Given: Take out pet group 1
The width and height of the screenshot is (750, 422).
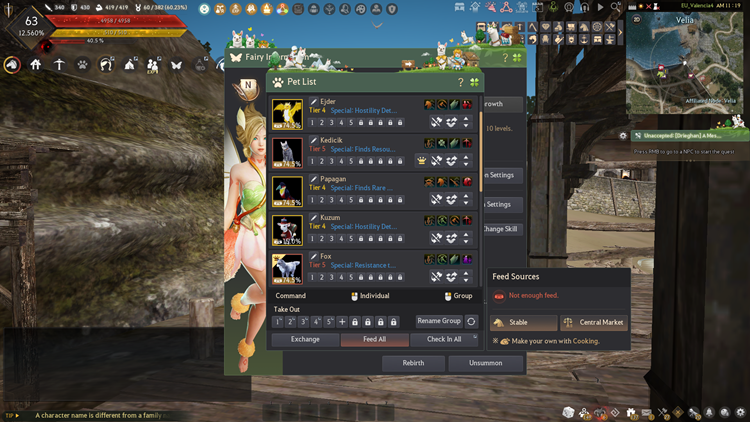Looking at the screenshot, I should click(279, 322).
